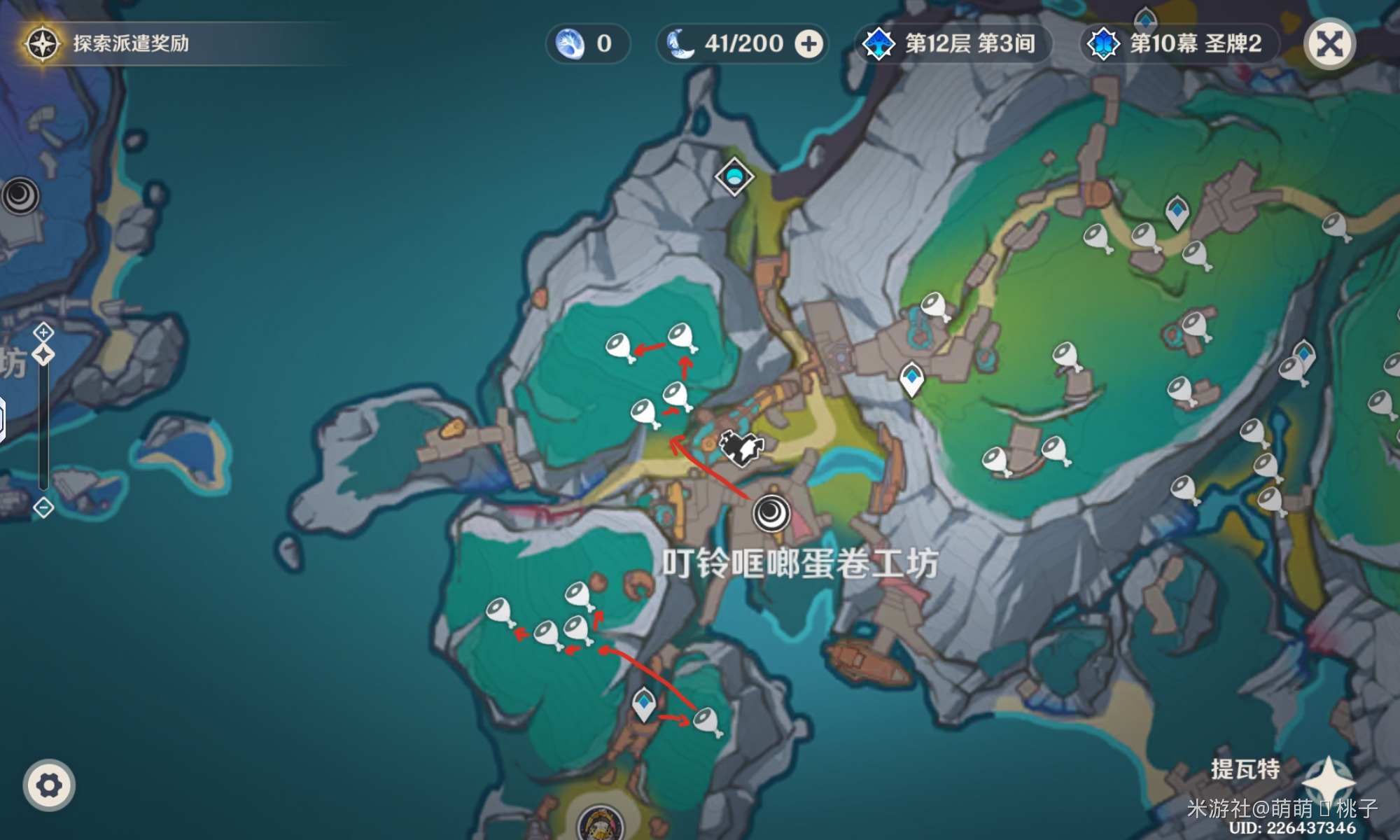The width and height of the screenshot is (1400, 840).
Task: Add resin with the plus button
Action: pyautogui.click(x=808, y=44)
